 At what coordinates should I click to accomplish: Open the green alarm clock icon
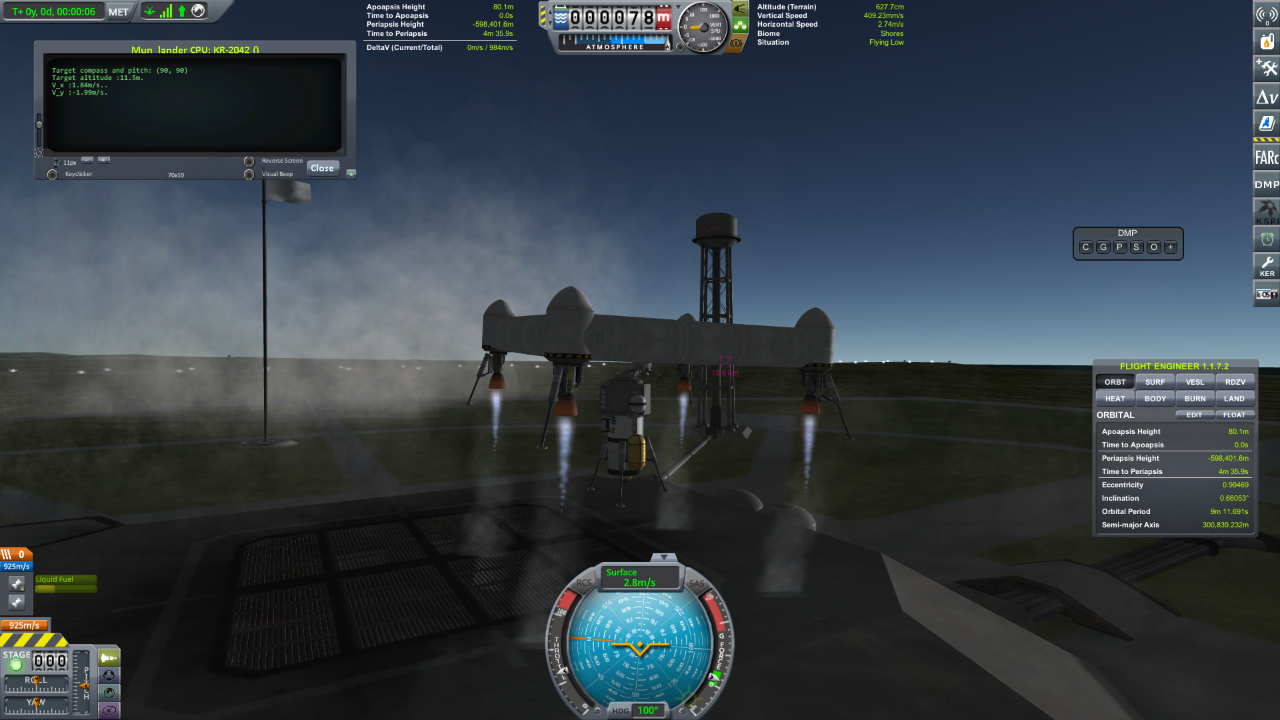pos(1266,239)
